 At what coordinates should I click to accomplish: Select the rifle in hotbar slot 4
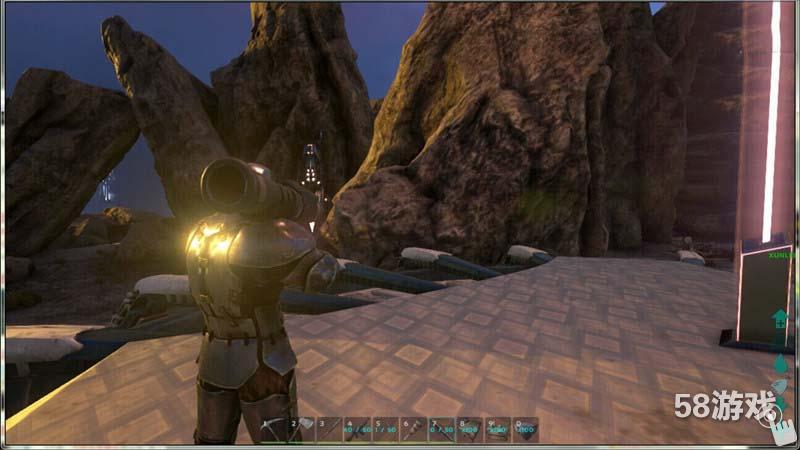(357, 430)
